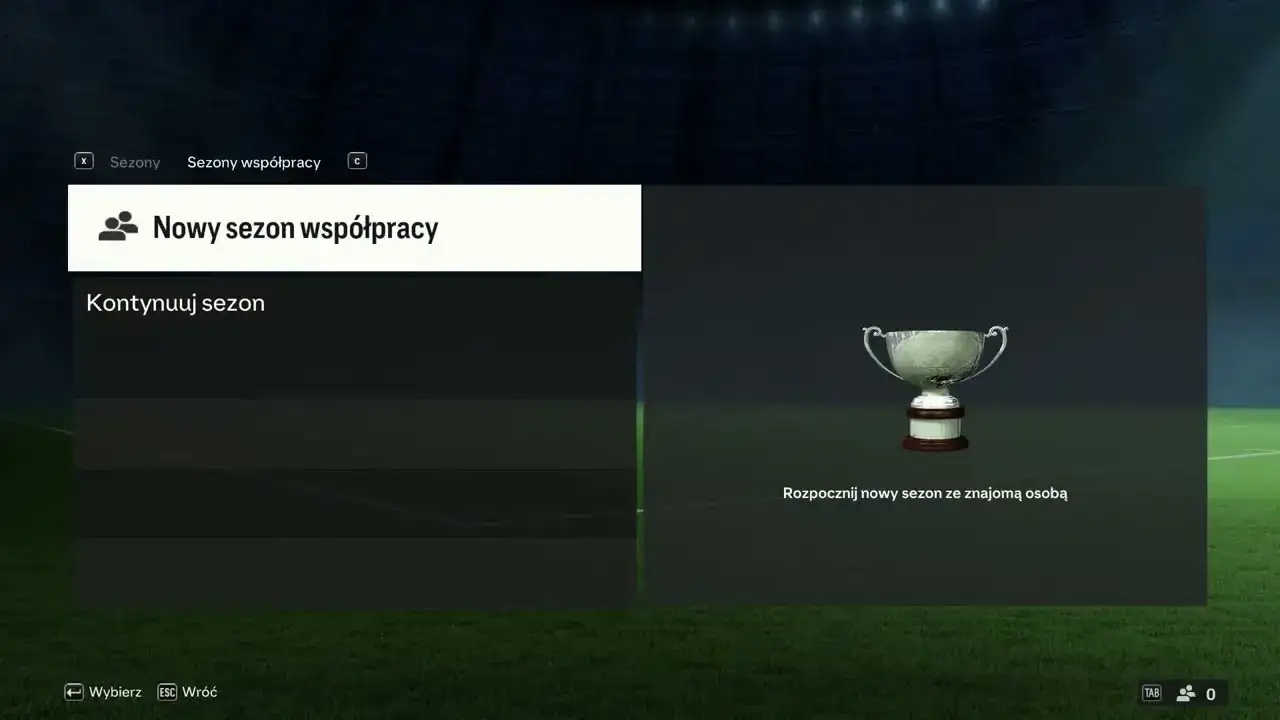Click the friends counter showing 0
Viewport: 1280px width, 720px height.
tap(1211, 693)
